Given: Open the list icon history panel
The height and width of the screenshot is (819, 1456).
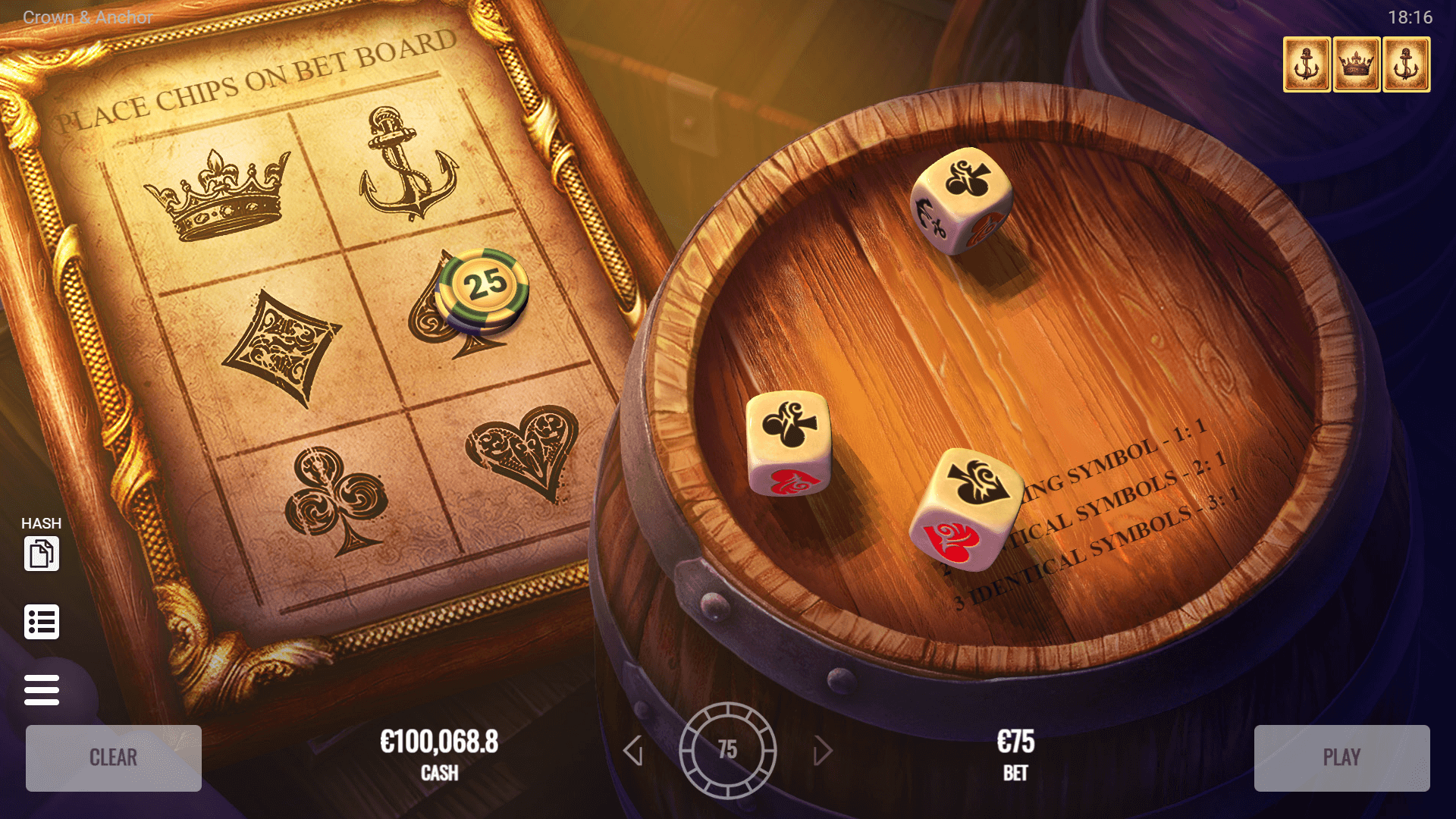Looking at the screenshot, I should point(42,622).
